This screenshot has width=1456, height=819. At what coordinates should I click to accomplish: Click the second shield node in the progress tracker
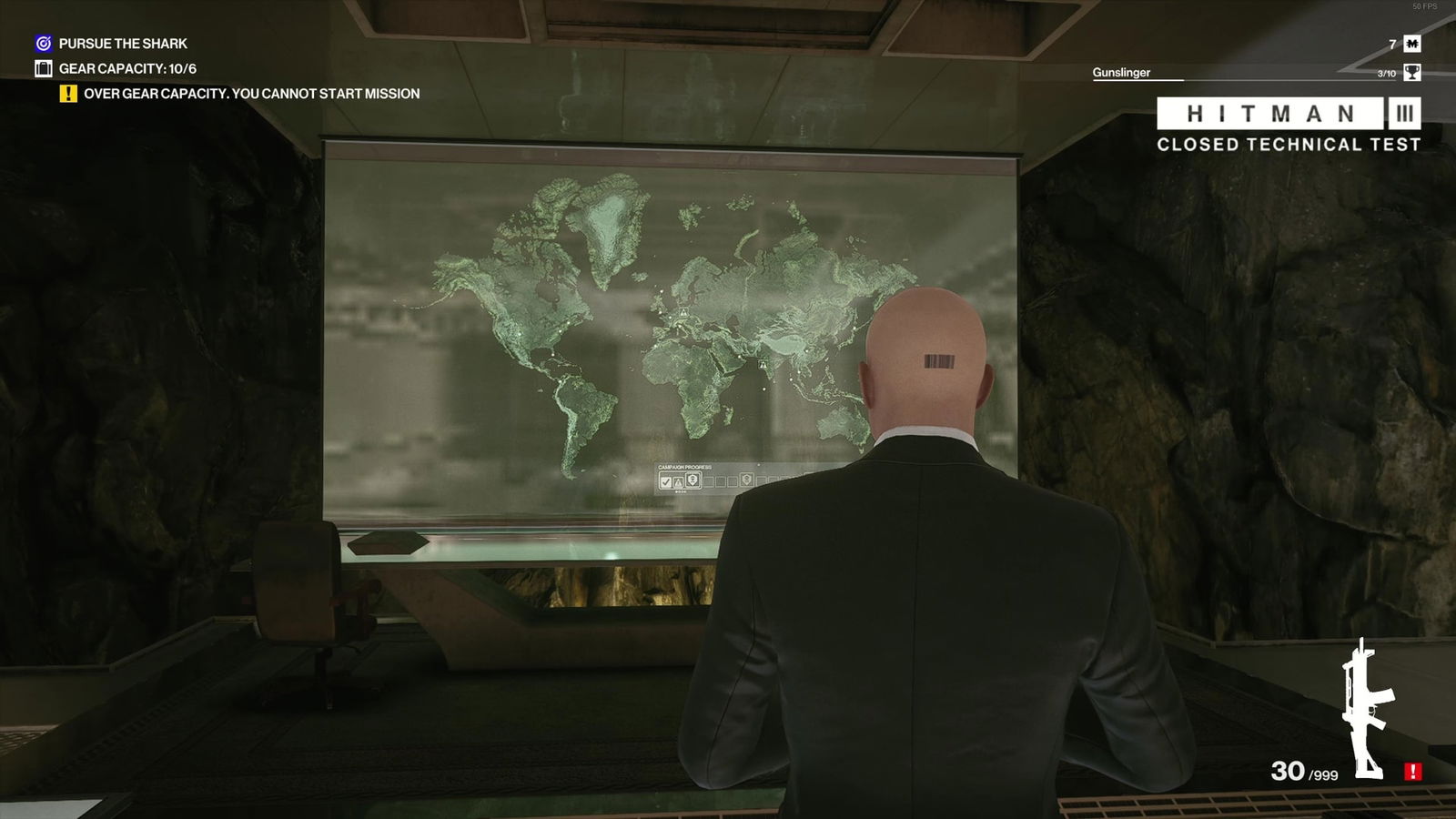745,480
